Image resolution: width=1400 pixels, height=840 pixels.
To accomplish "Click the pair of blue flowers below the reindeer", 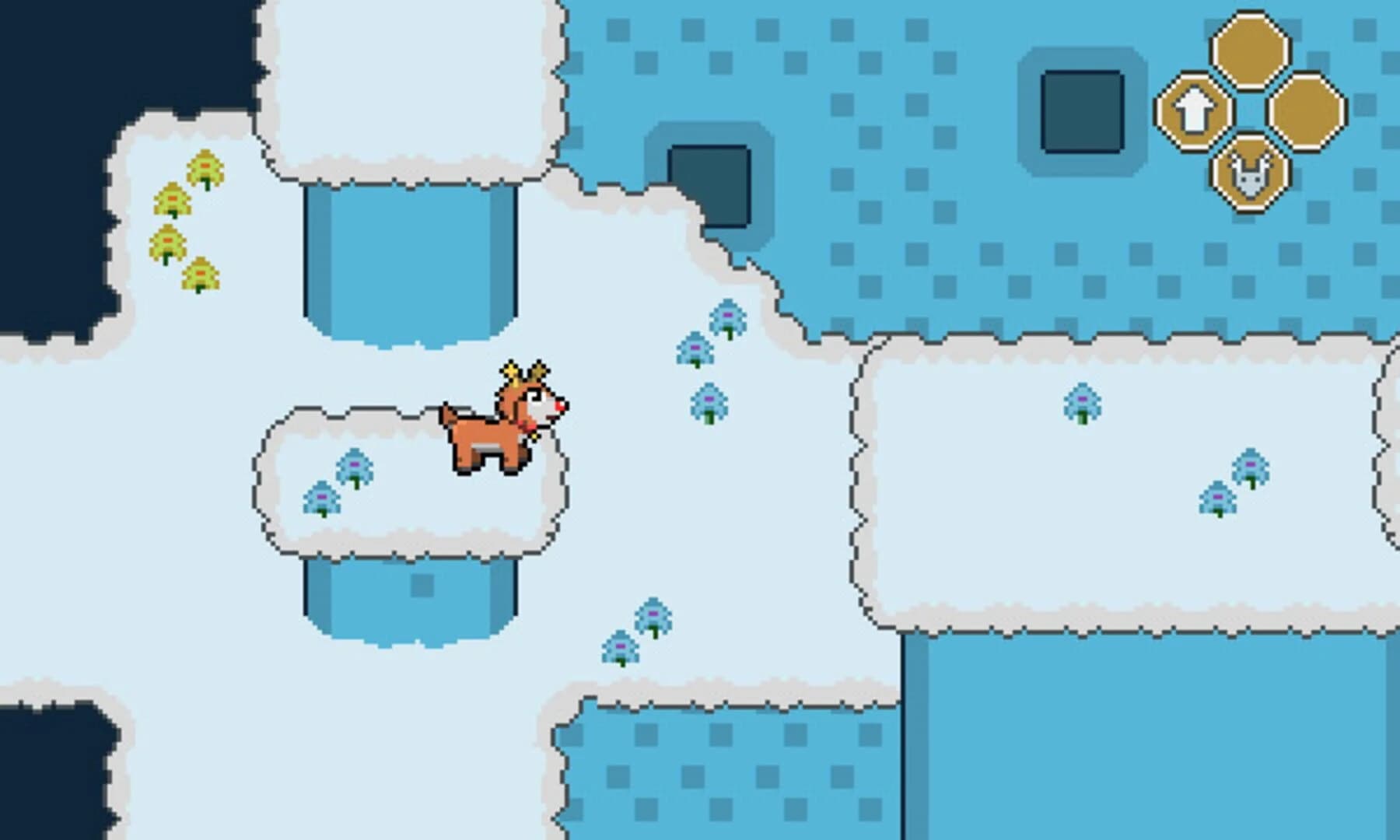I will tap(638, 630).
